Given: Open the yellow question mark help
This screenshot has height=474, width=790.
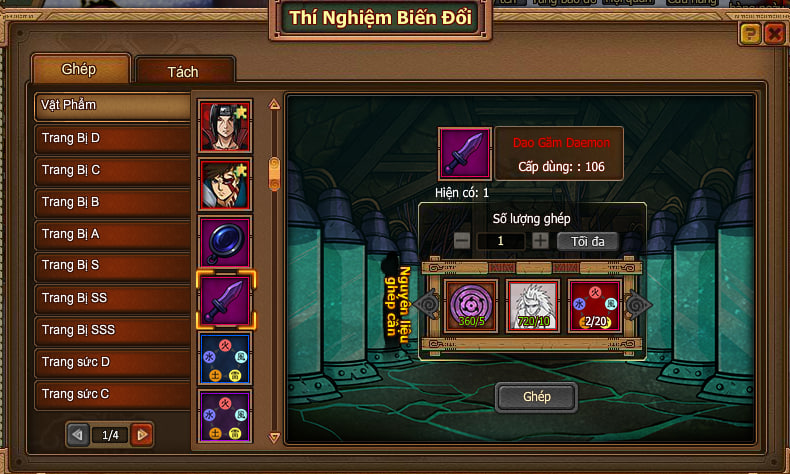Looking at the screenshot, I should [x=750, y=34].
